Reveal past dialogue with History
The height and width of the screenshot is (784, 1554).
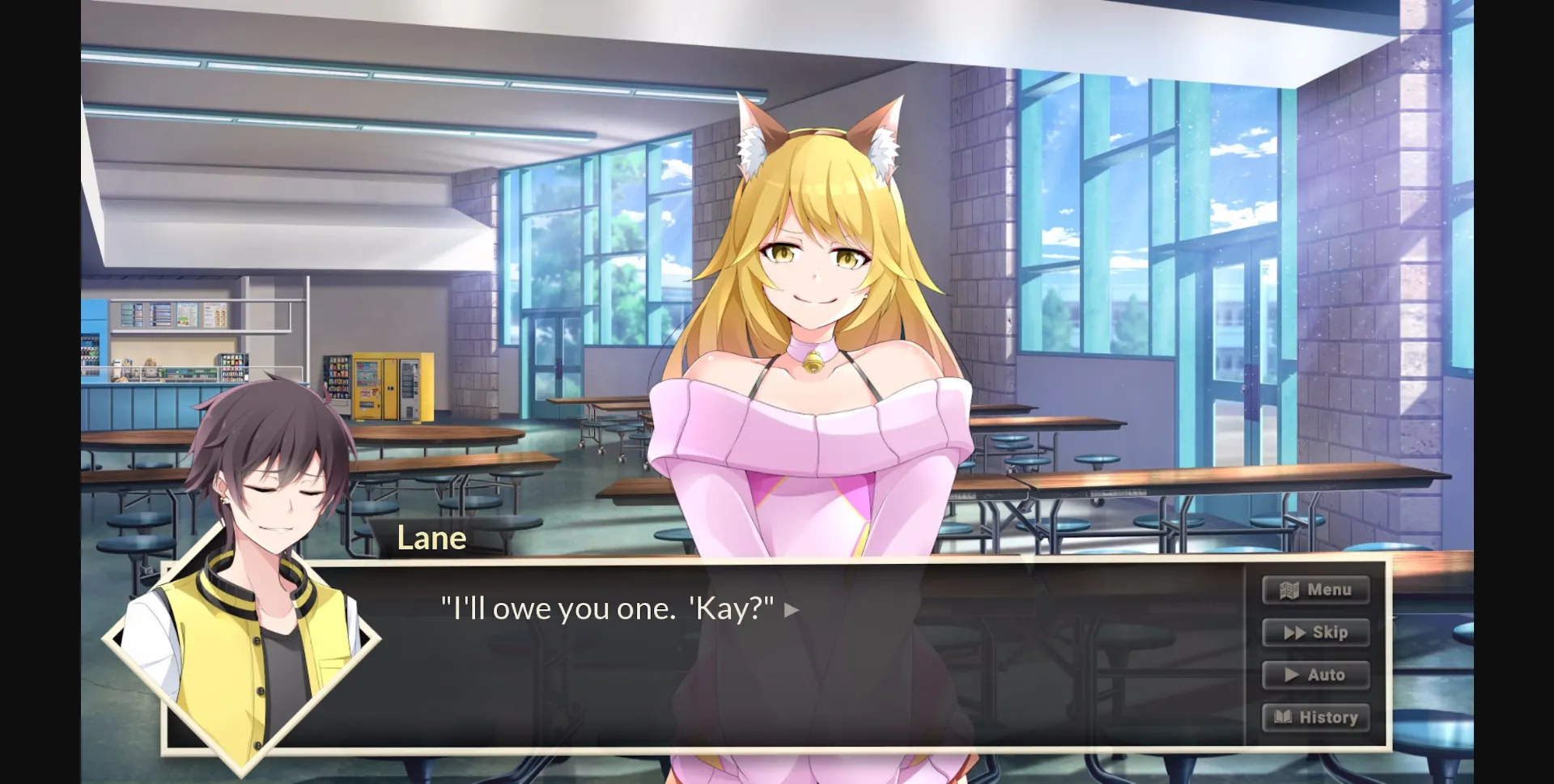pyautogui.click(x=1316, y=717)
